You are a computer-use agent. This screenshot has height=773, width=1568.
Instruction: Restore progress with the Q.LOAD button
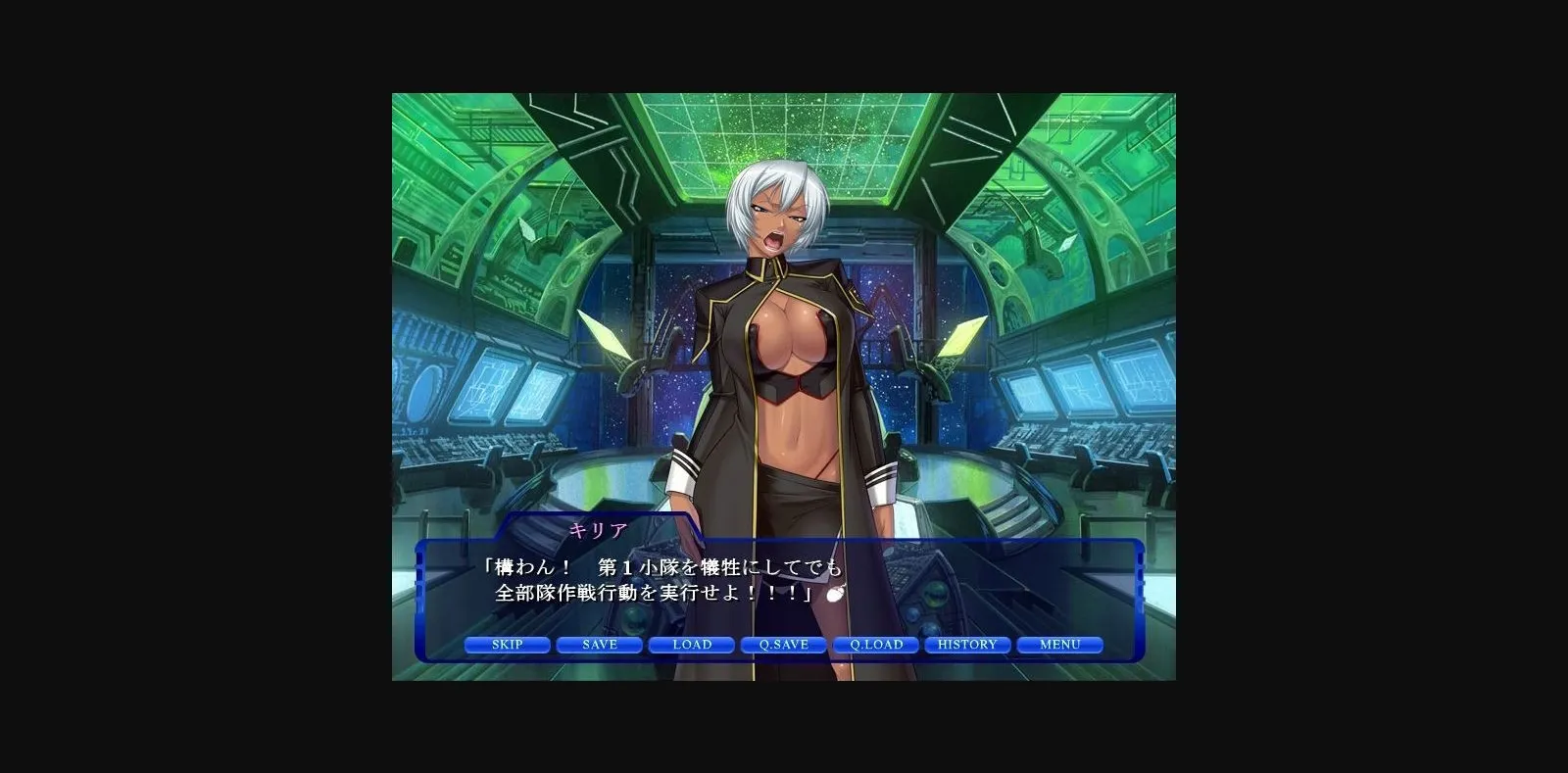pyautogui.click(x=875, y=645)
